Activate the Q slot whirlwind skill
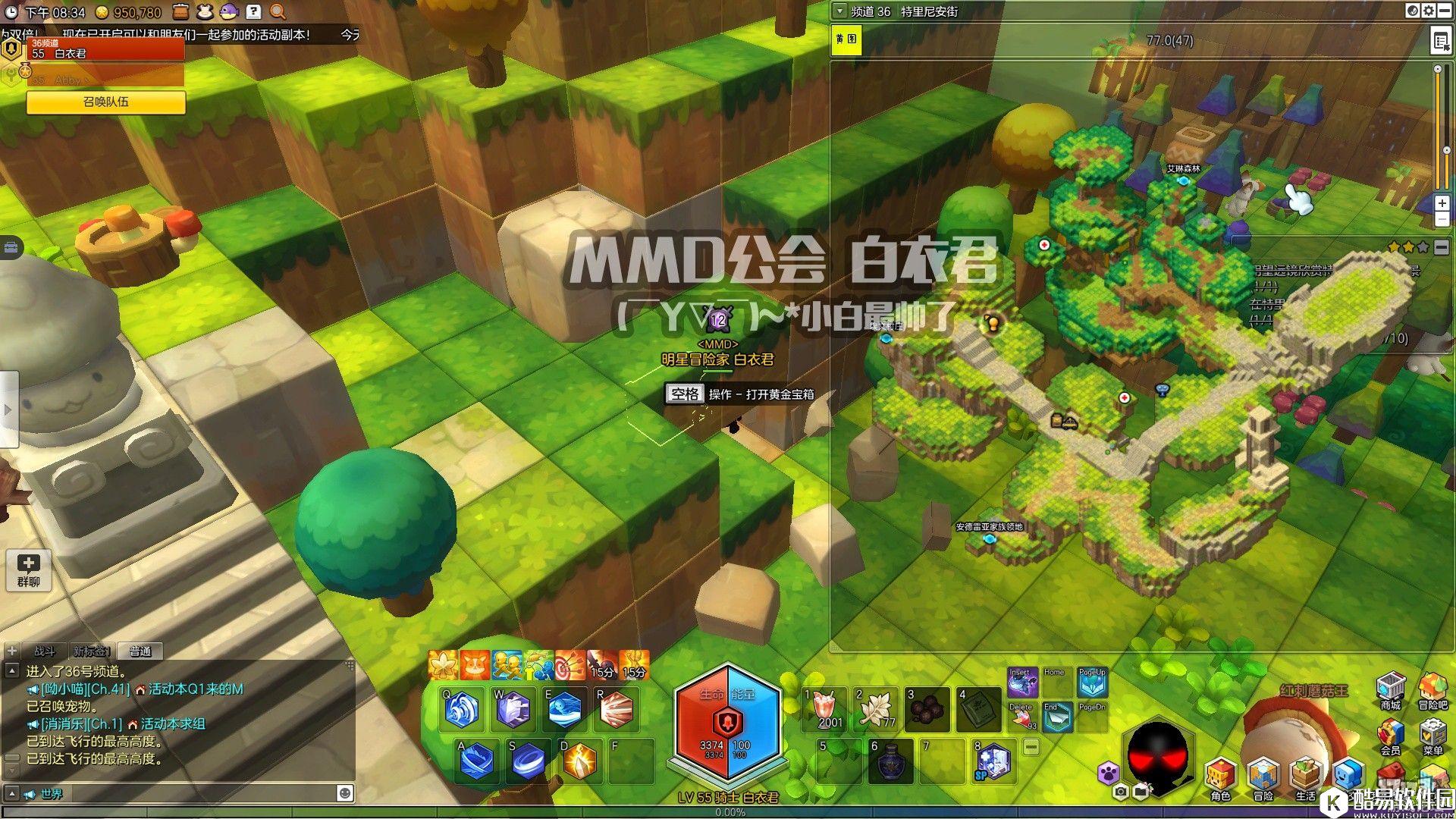The width and height of the screenshot is (1456, 819). click(x=463, y=710)
